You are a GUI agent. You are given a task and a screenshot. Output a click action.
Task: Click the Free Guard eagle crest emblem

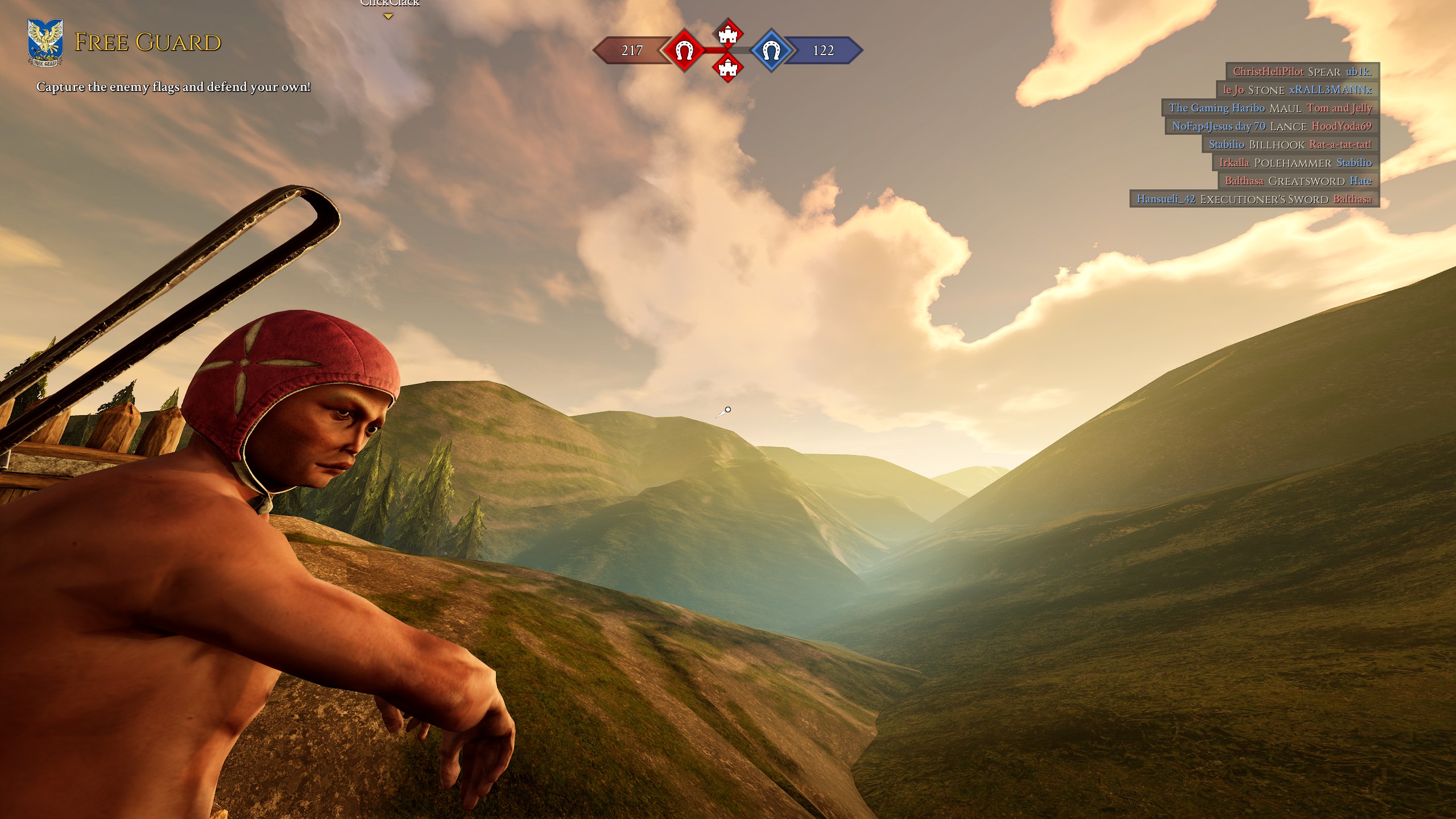pos(45,43)
